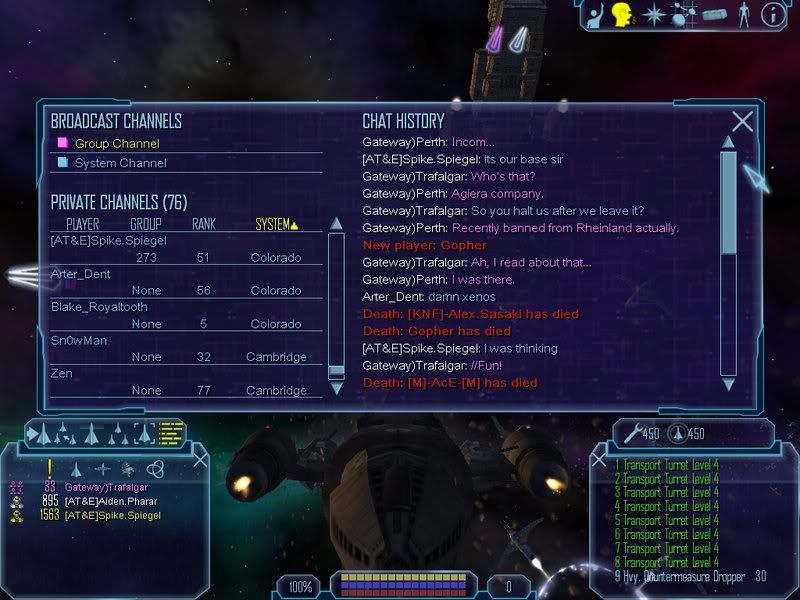This screenshot has width=800, height=600.
Task: Sort players by the Group column header
Action: (146, 224)
